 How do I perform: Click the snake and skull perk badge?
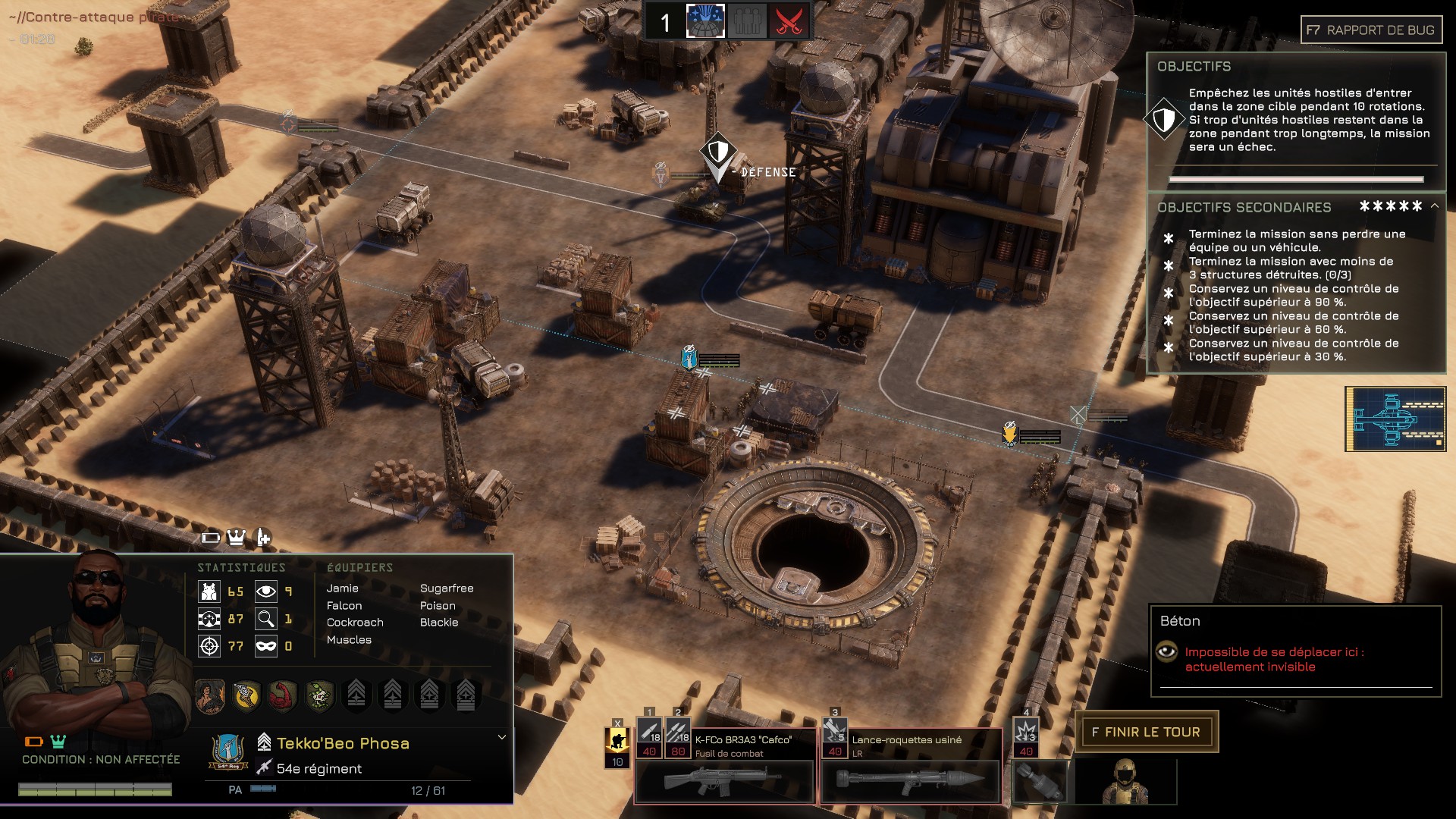(x=319, y=695)
